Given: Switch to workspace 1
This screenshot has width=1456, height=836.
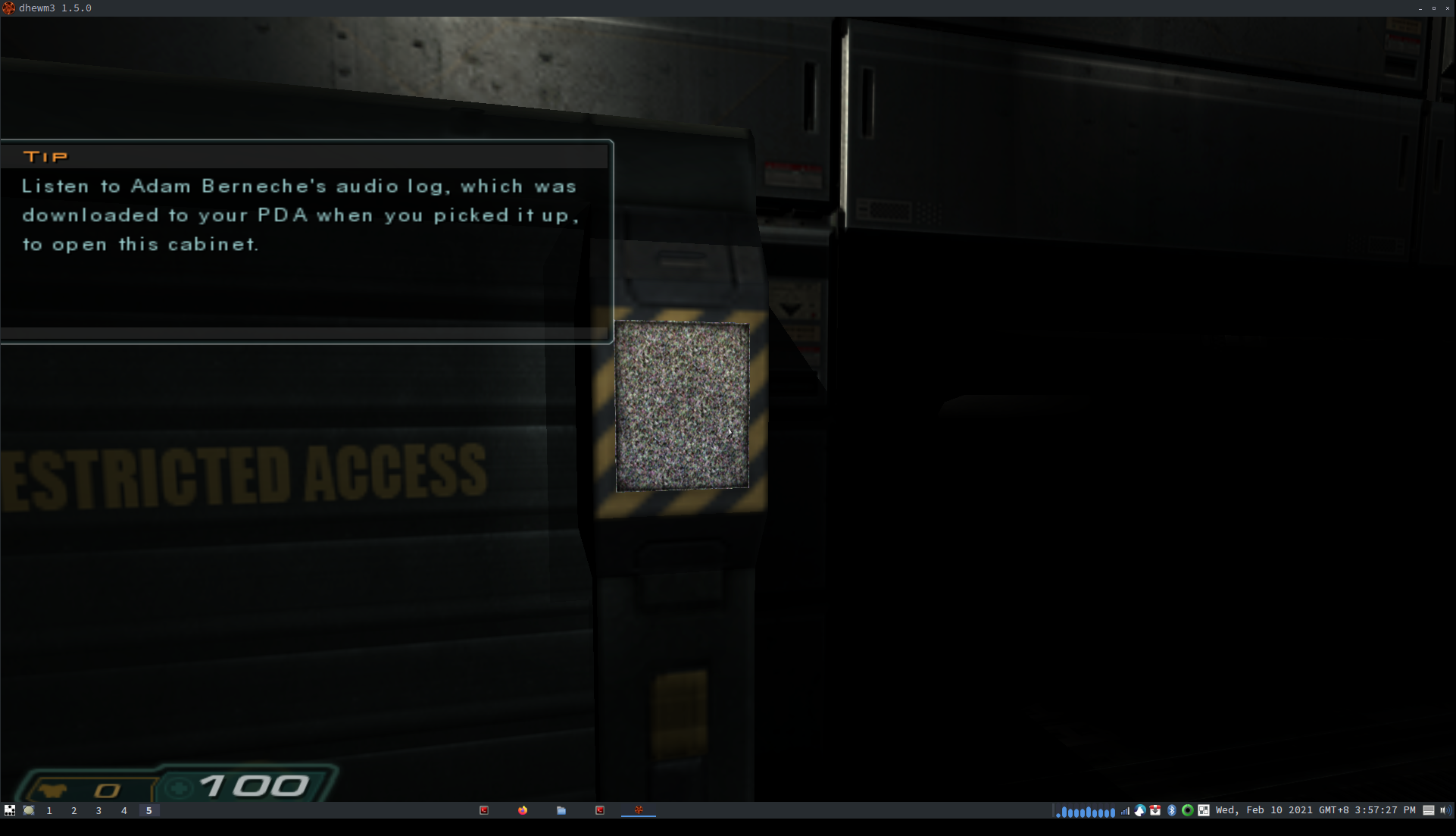Looking at the screenshot, I should click(48, 810).
